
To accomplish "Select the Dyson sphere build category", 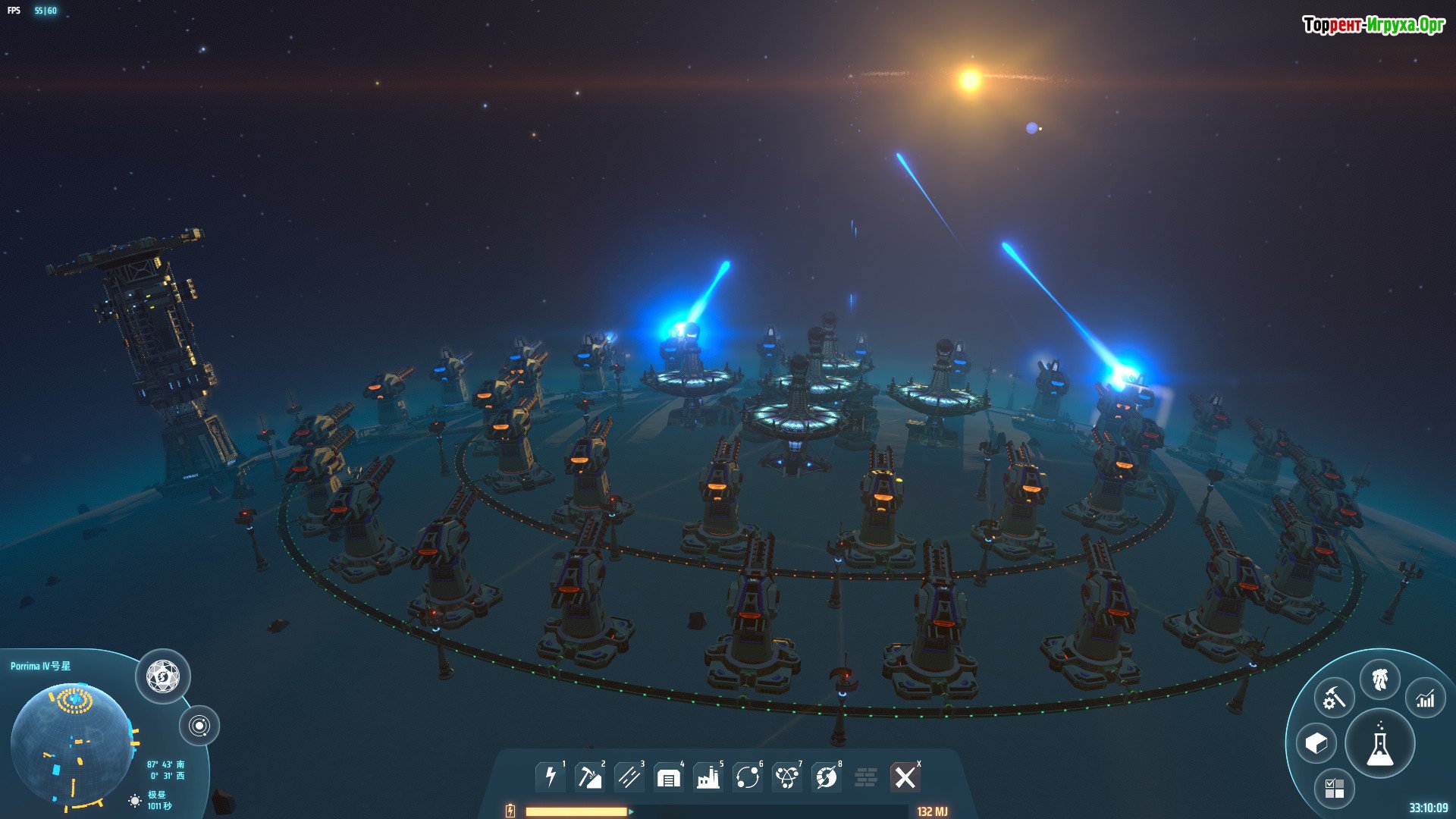I will tap(827, 777).
